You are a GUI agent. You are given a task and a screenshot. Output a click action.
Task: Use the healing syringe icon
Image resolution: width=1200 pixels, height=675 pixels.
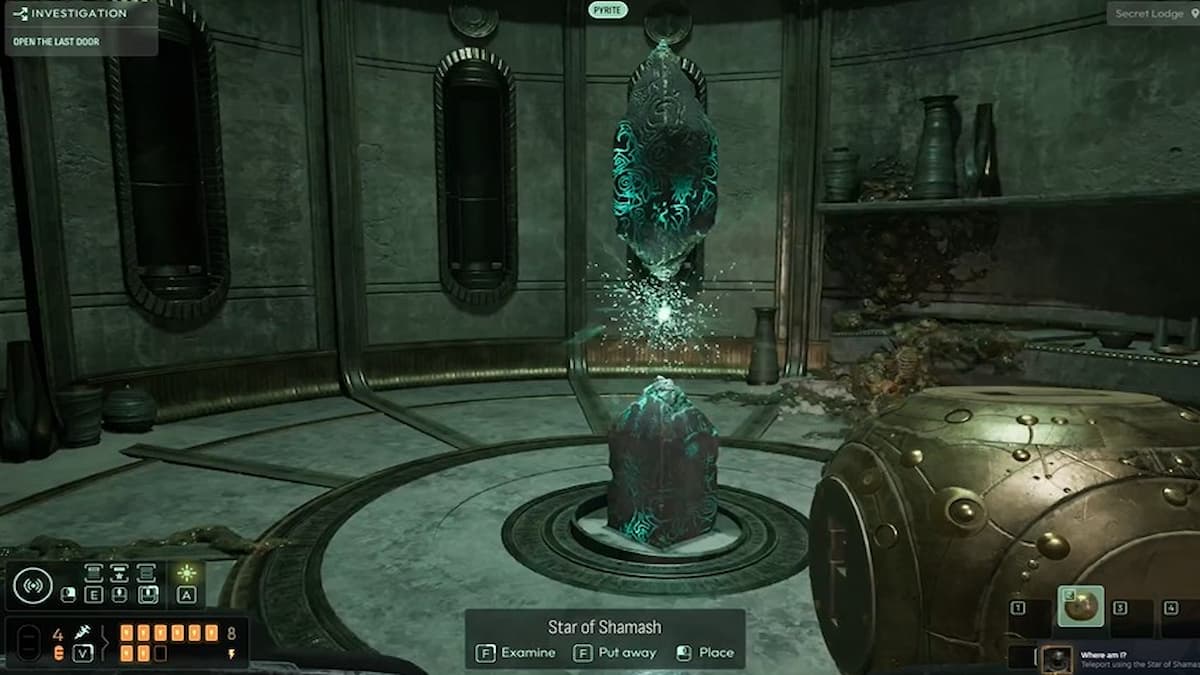point(84,633)
